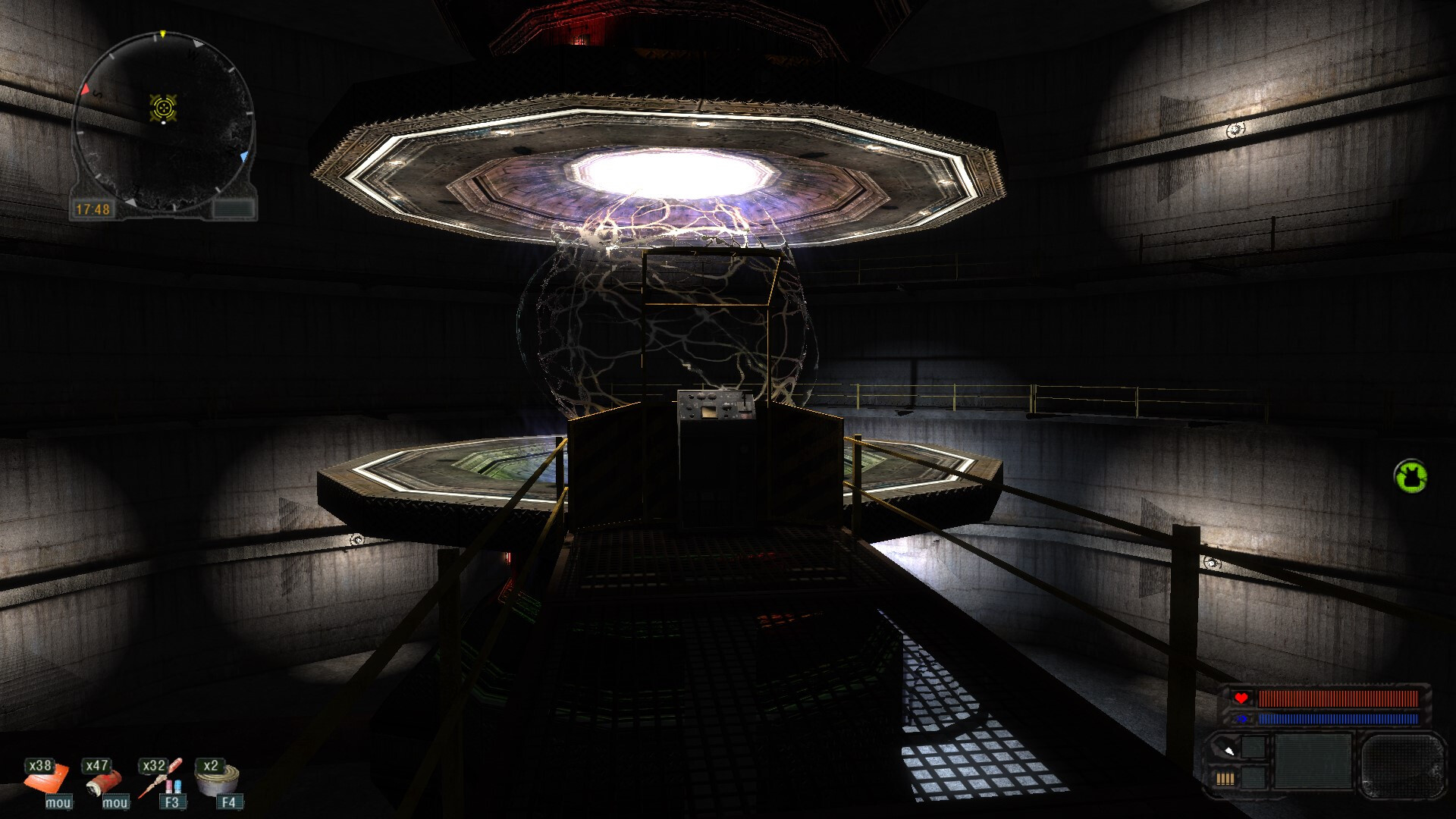Use the orange item in the x38 quick slot
The image size is (1456, 819).
(46, 779)
